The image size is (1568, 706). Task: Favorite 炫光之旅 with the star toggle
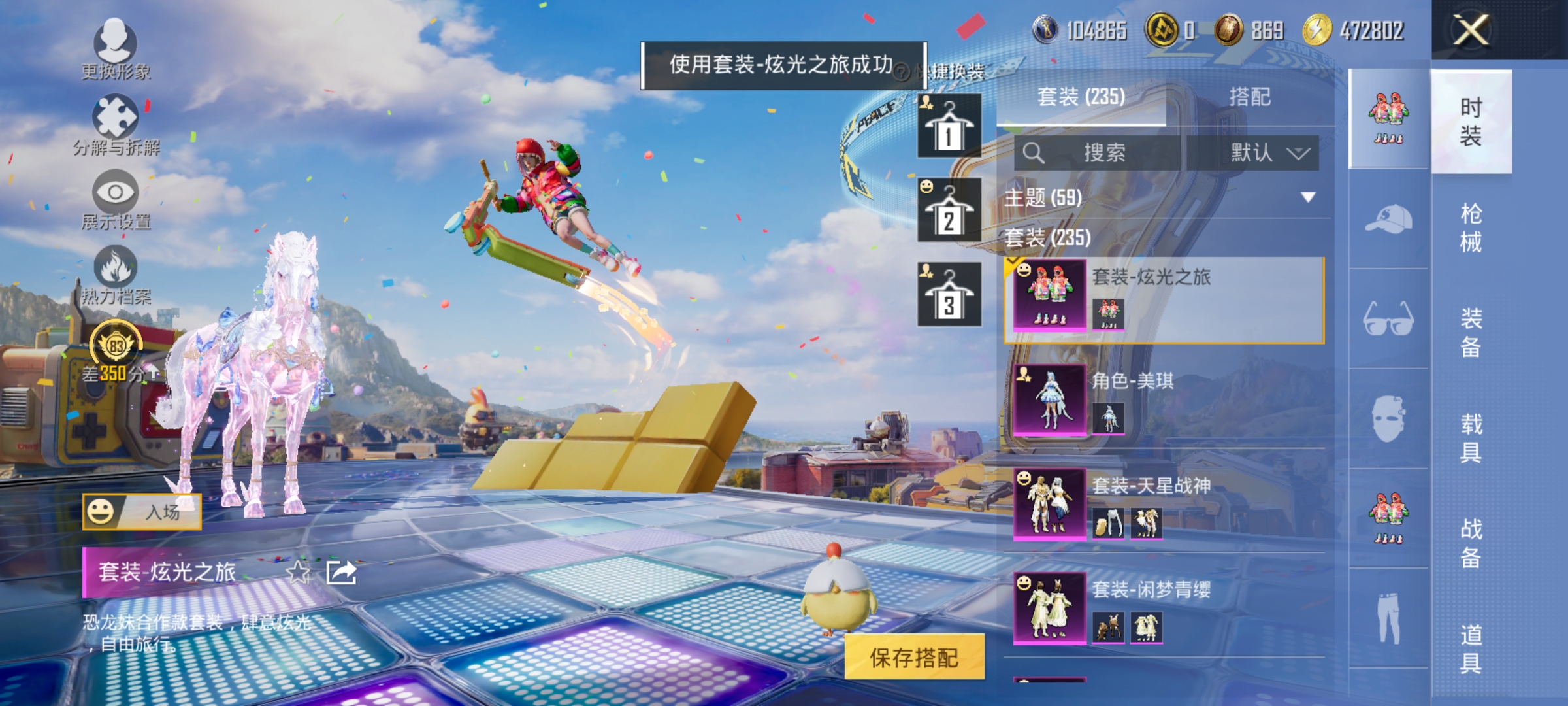[x=300, y=573]
